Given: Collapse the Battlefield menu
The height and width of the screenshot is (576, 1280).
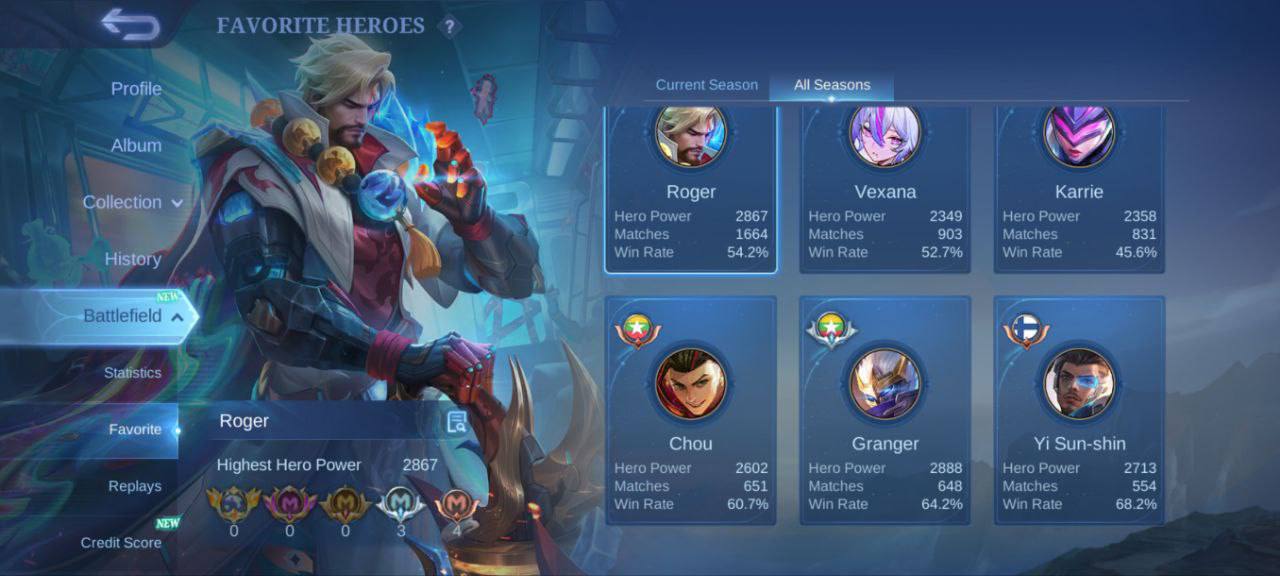Looking at the screenshot, I should point(132,316).
